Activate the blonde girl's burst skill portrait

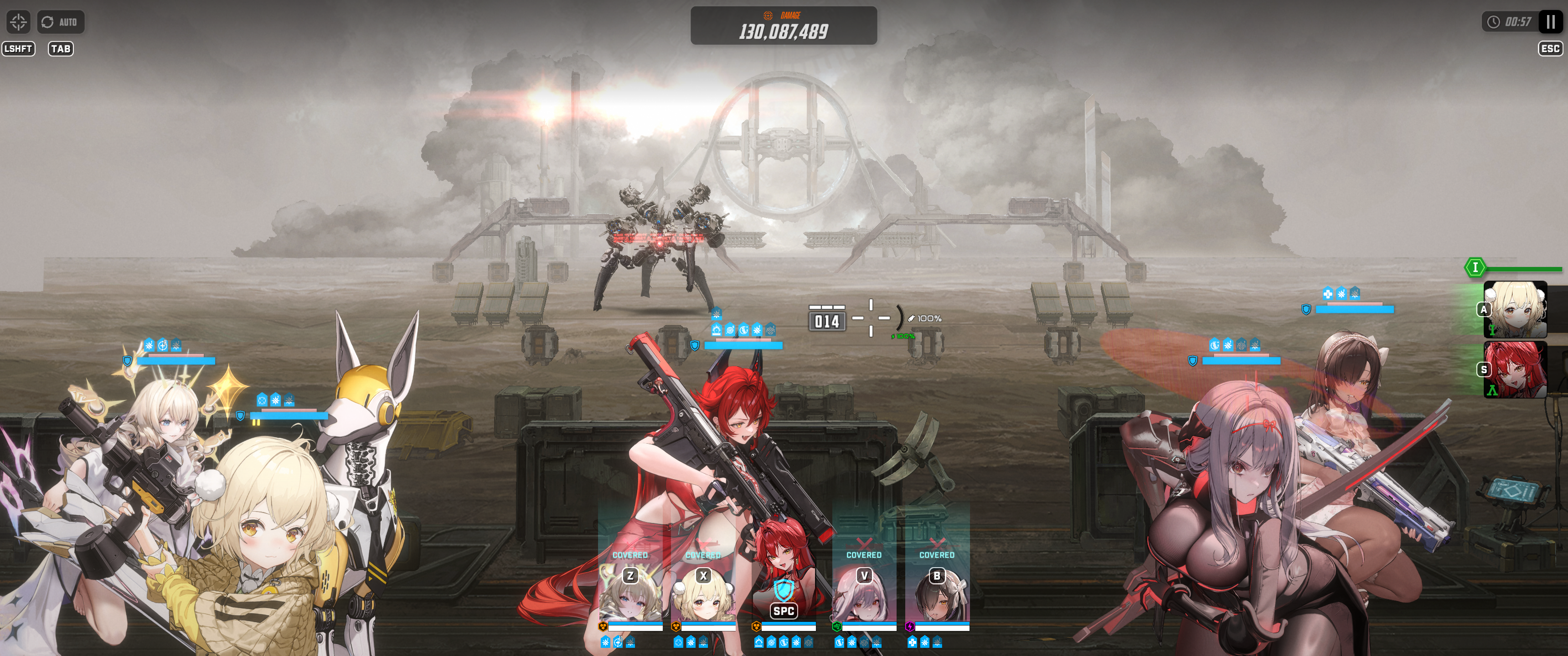tap(1515, 310)
